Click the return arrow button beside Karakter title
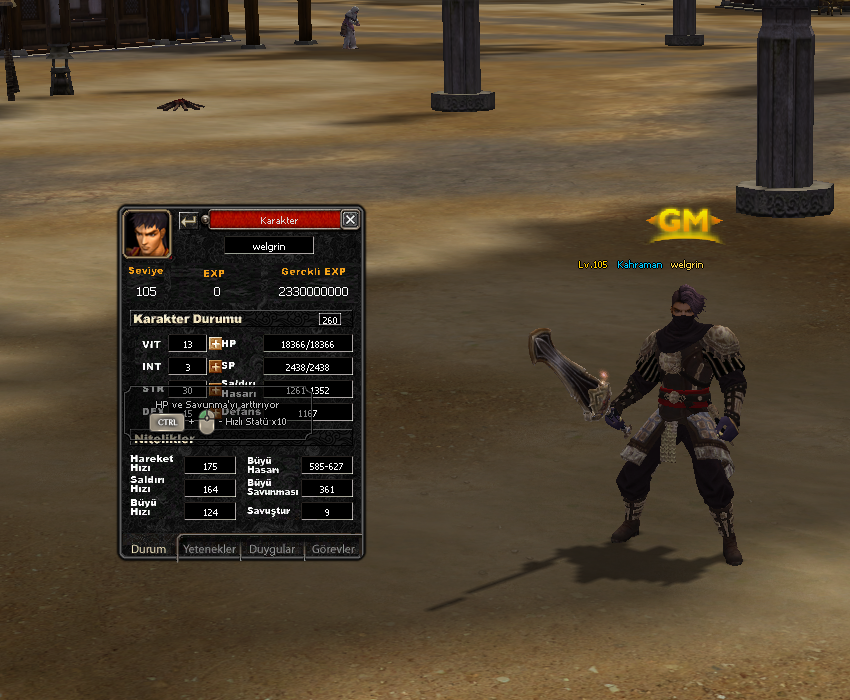The height and width of the screenshot is (700, 850). 188,220
